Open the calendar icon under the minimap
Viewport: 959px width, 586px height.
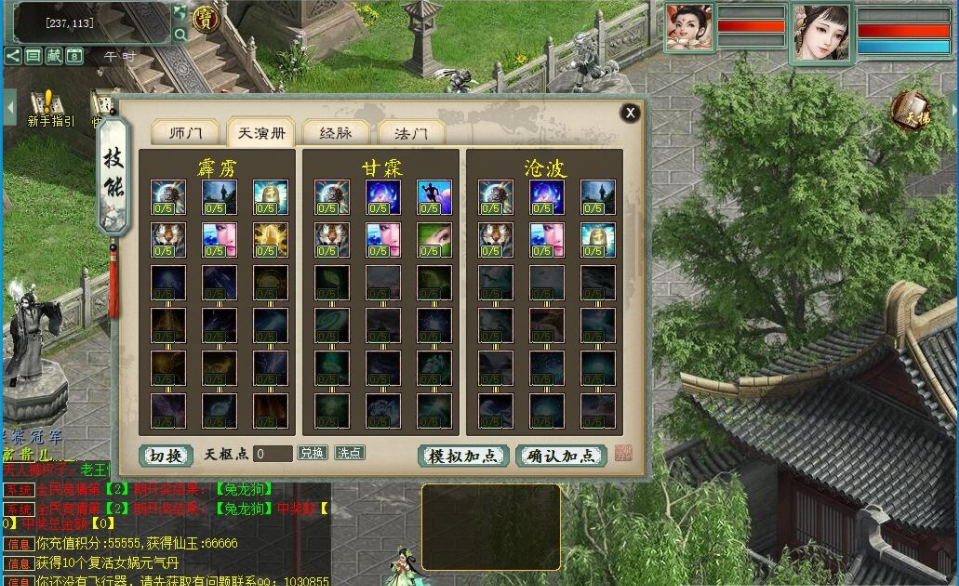75,56
